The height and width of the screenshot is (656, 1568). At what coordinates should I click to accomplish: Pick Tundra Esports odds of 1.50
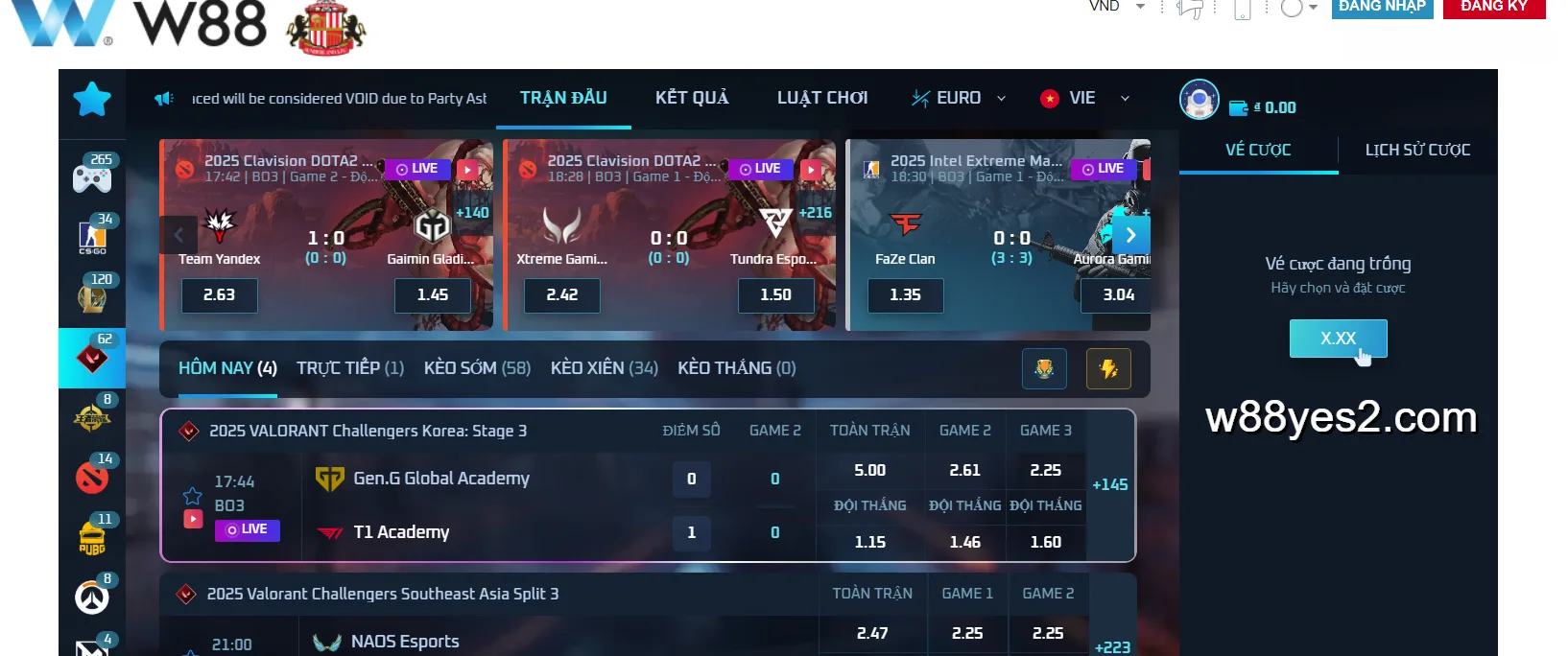click(x=775, y=295)
